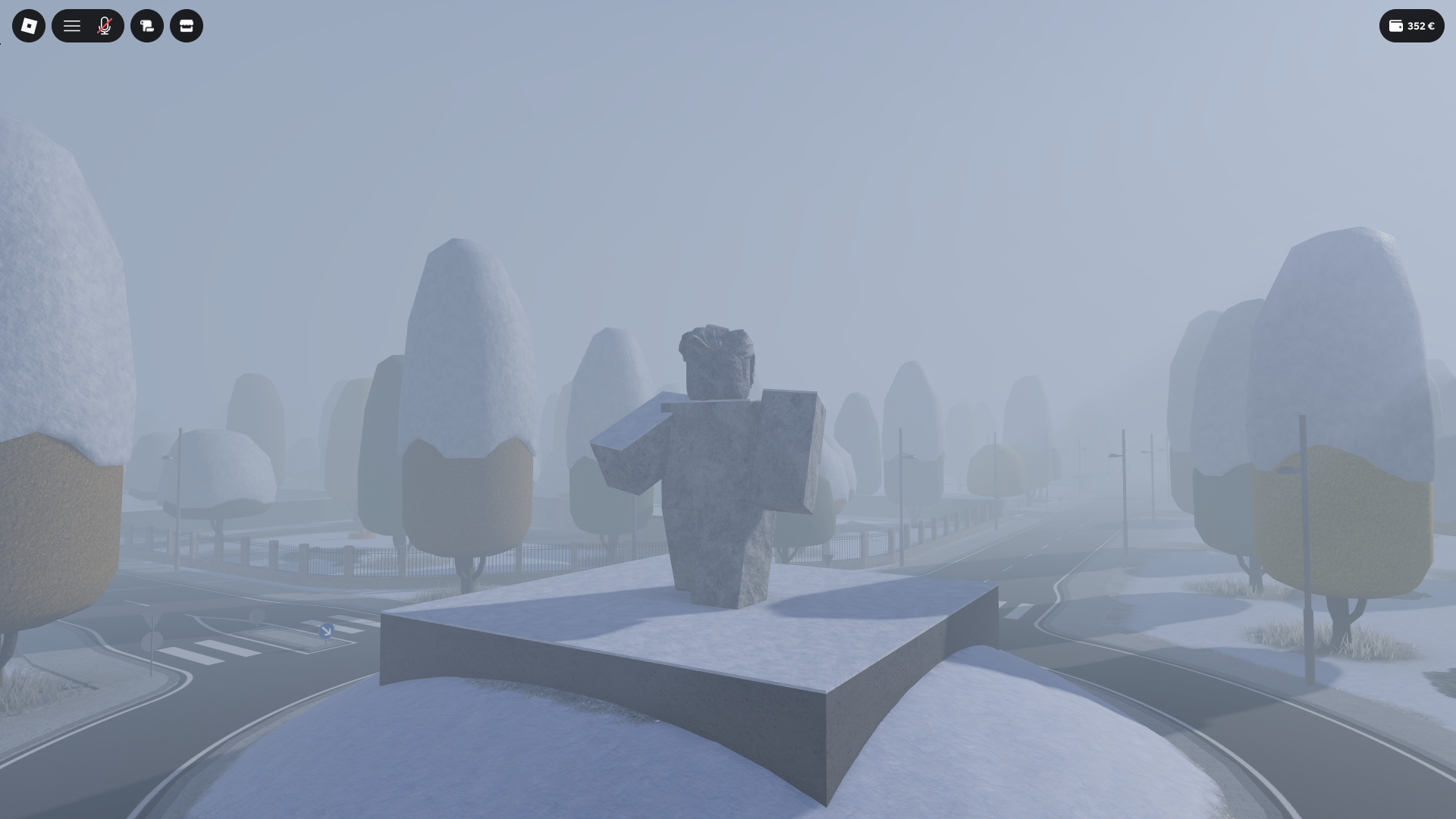Open the hamburger navigation menu
This screenshot has height=819, width=1456.
[x=72, y=25]
